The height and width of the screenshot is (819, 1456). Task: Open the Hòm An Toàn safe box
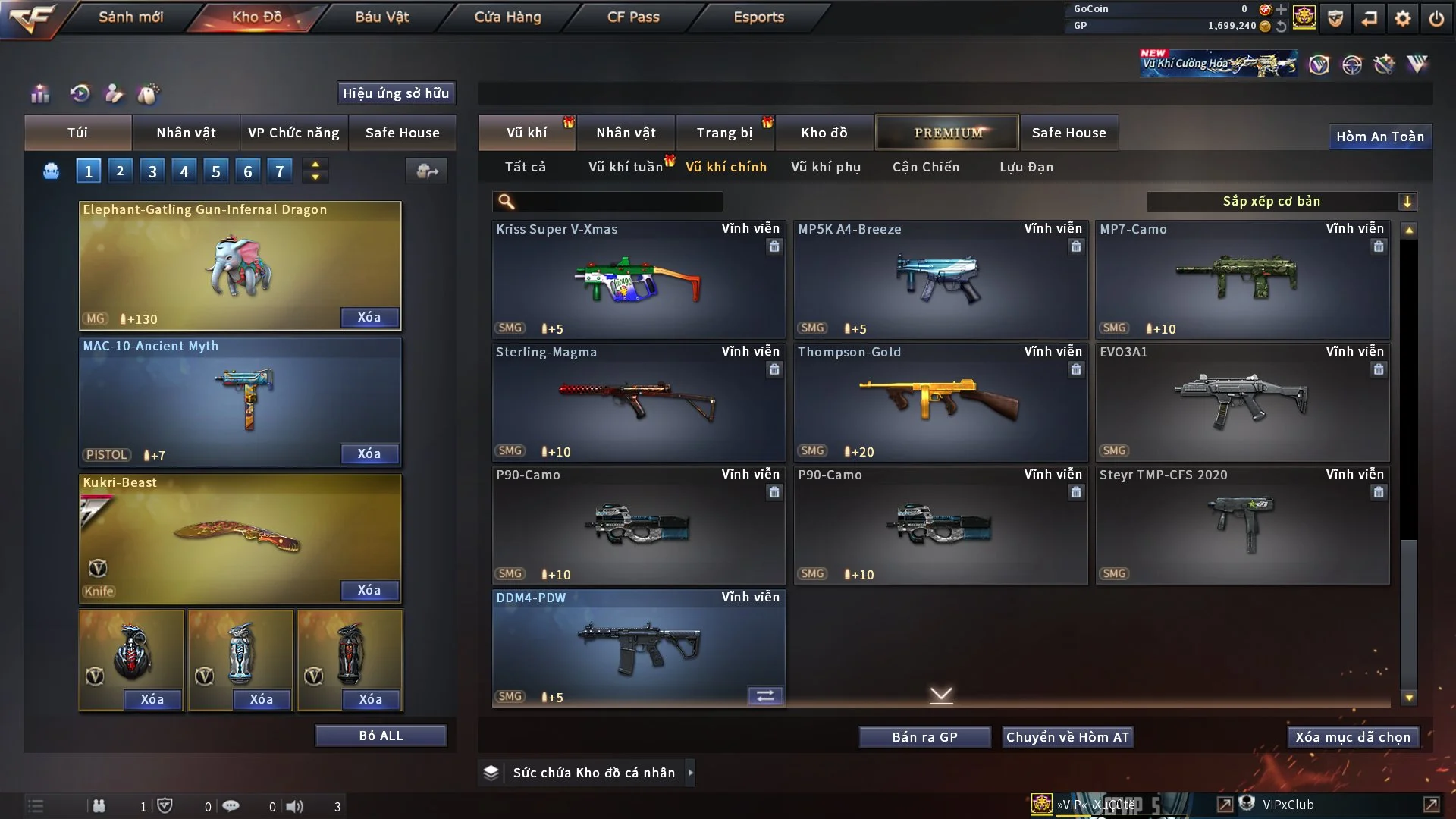[1379, 136]
